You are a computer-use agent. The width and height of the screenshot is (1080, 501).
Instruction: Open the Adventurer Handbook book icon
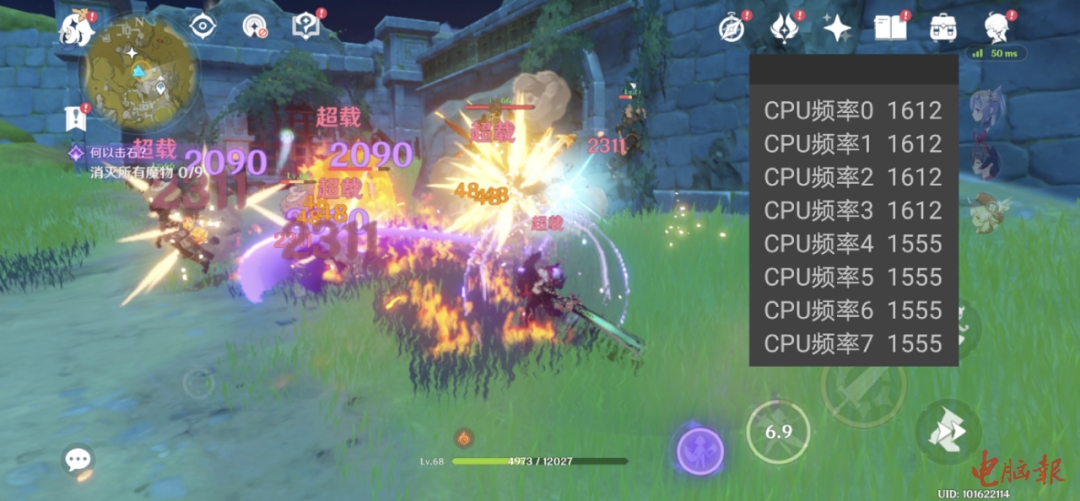[889, 27]
